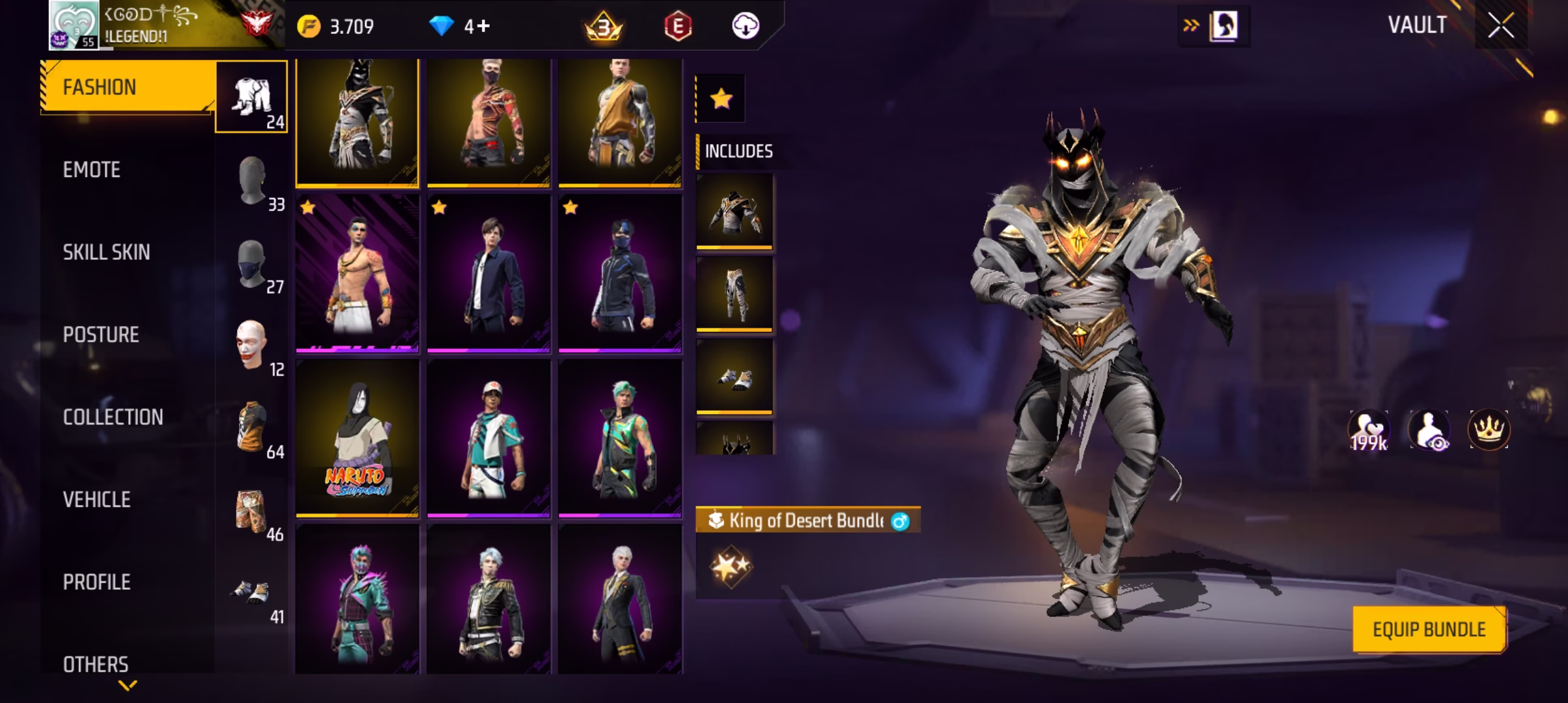This screenshot has height=703, width=1568.
Task: Toggle the favorites star filter
Action: (721, 99)
